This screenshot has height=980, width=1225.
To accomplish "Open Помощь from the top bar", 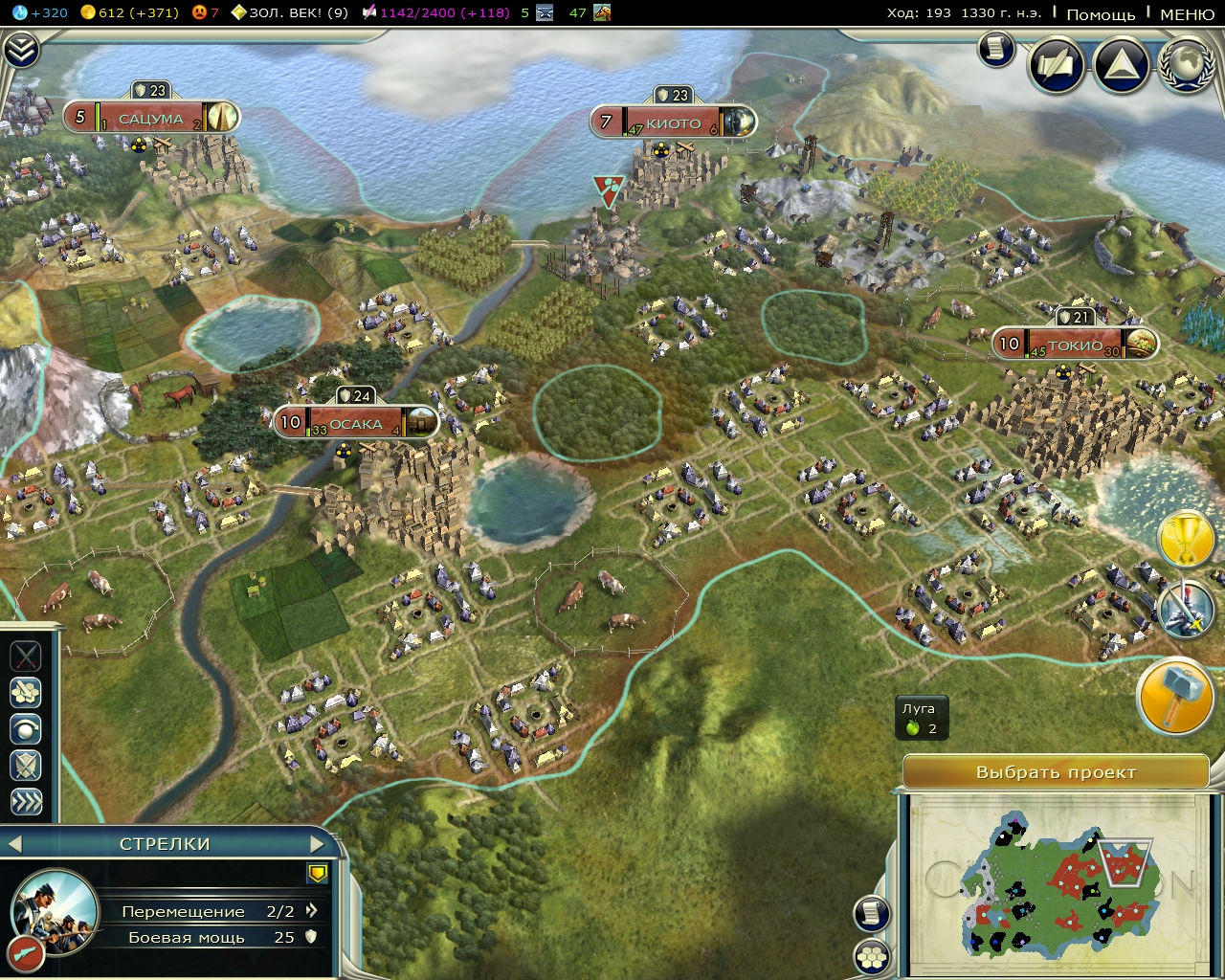I will (1102, 13).
